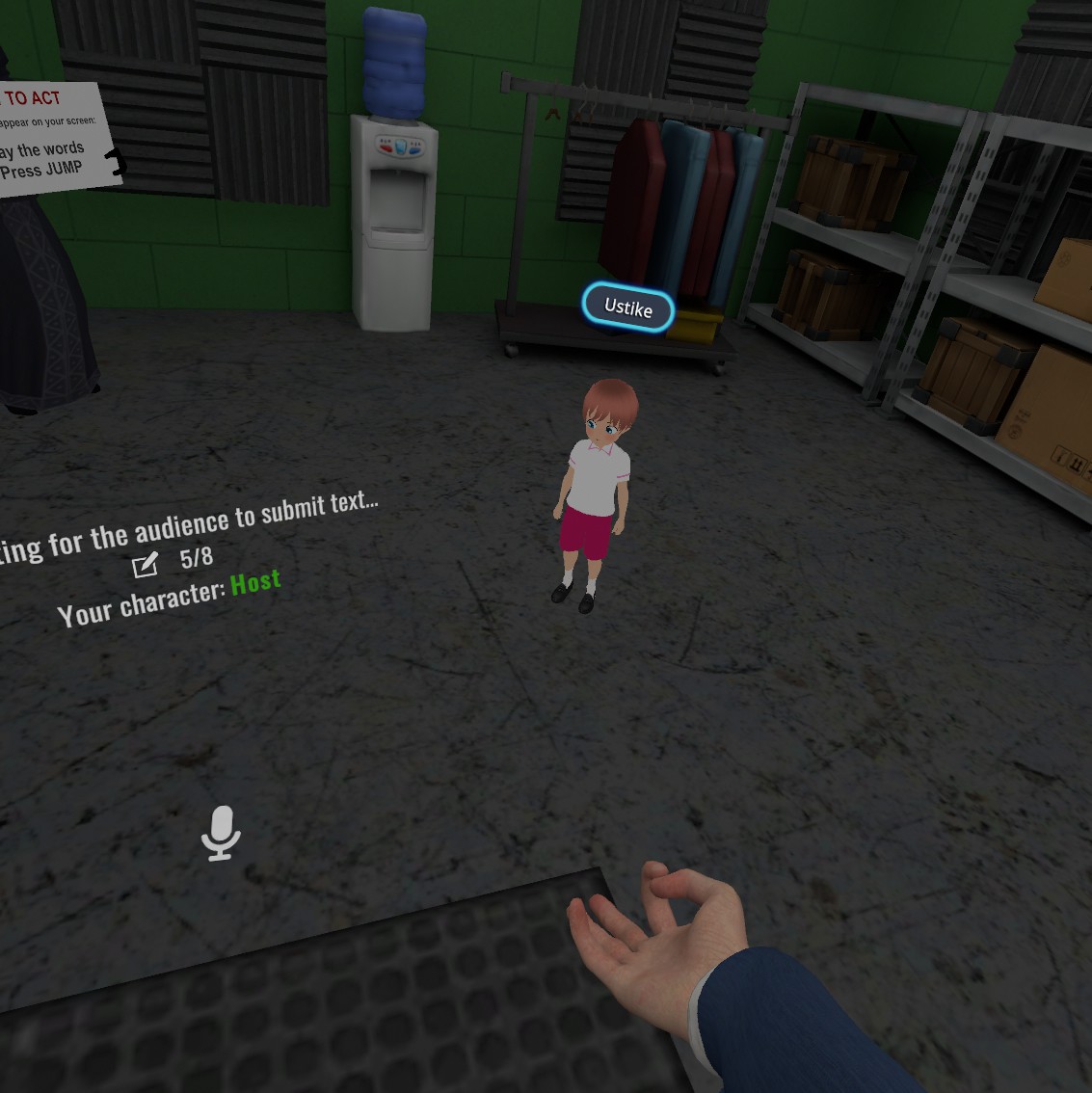This screenshot has width=1092, height=1093.
Task: Select the Ustike player nametag
Action: click(627, 307)
